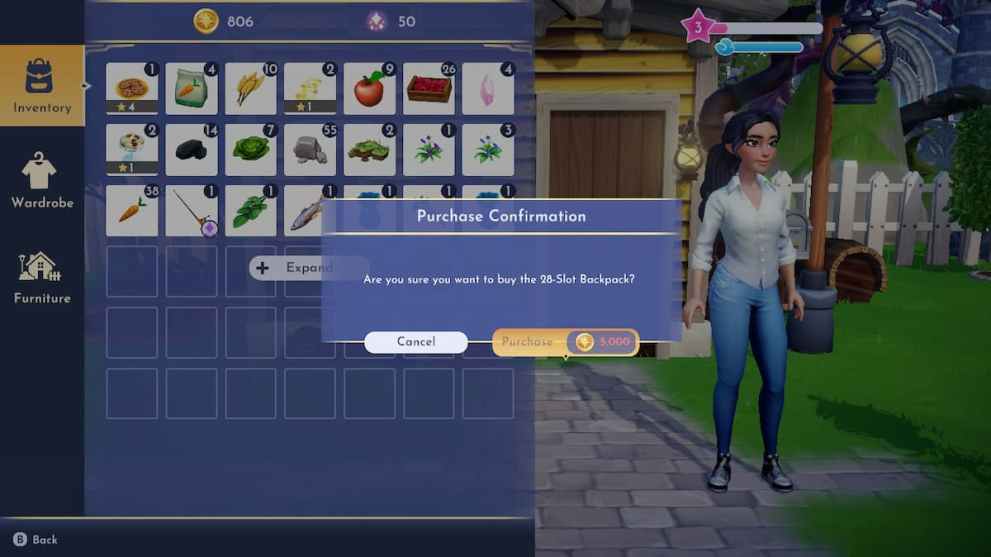
Task: Pick the coal item slot
Action: [x=191, y=150]
